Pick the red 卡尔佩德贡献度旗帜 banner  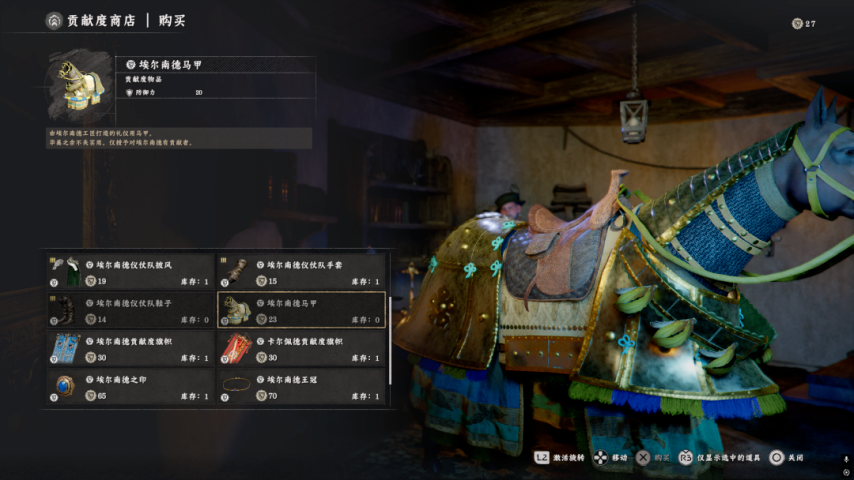point(301,348)
